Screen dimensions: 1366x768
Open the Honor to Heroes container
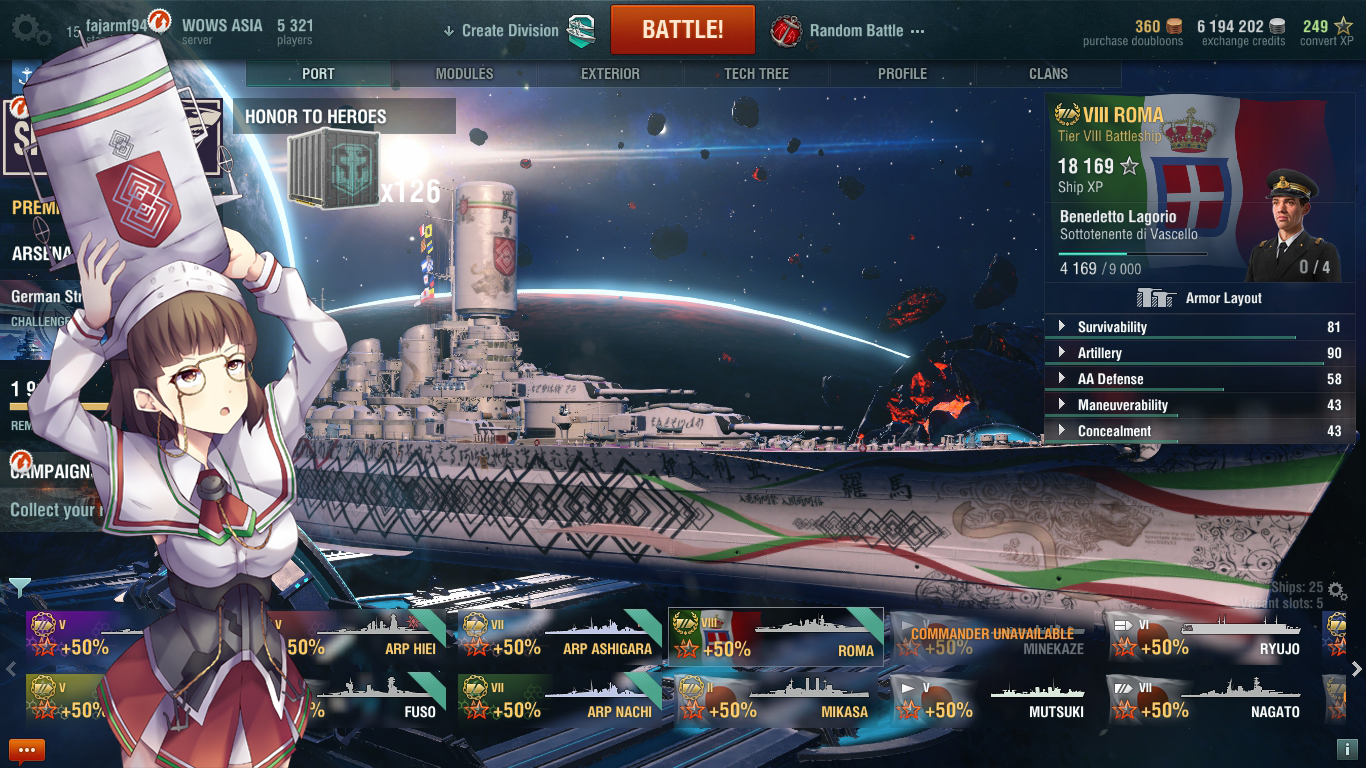335,169
